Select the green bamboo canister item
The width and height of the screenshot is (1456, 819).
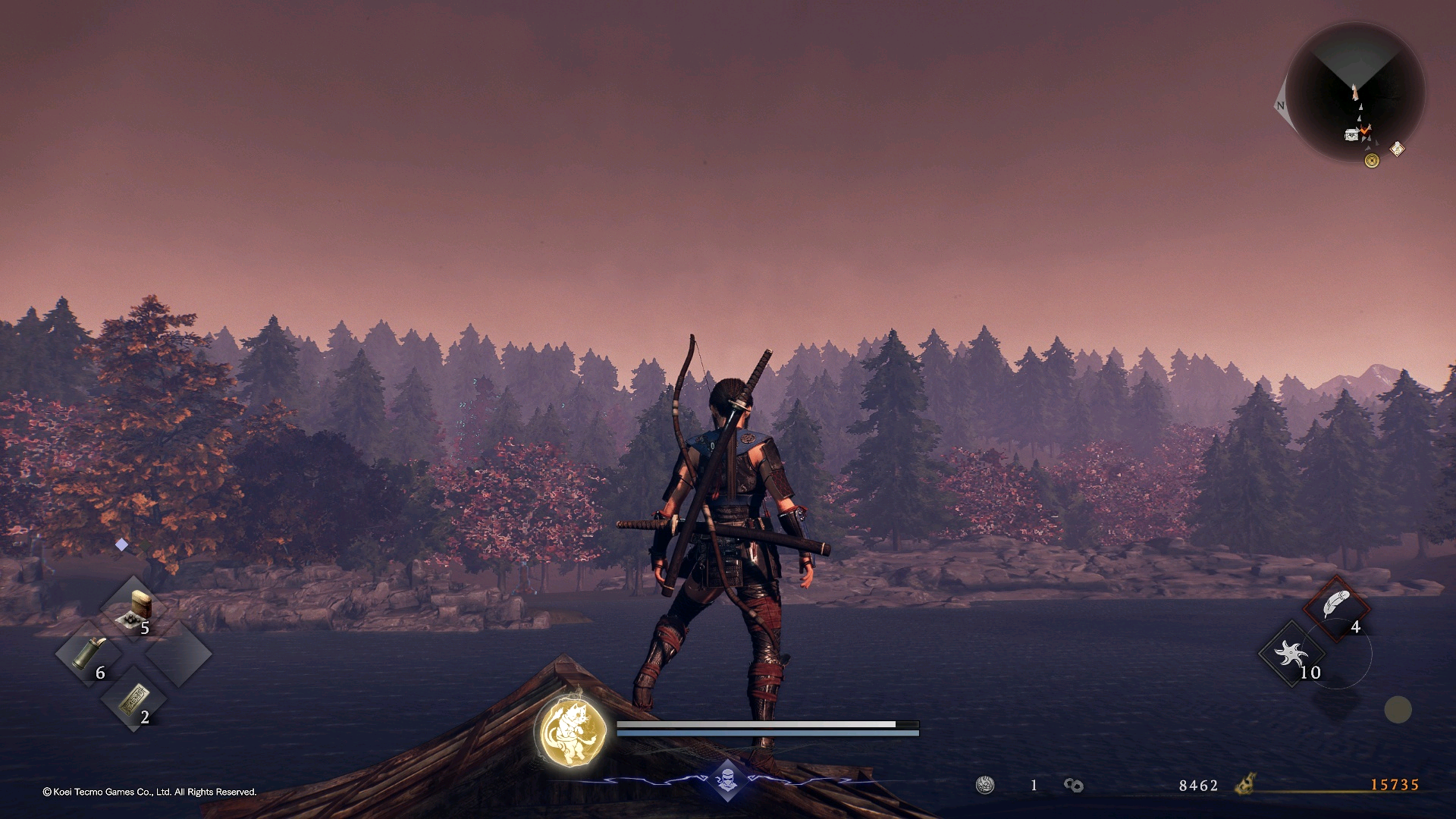point(90,654)
